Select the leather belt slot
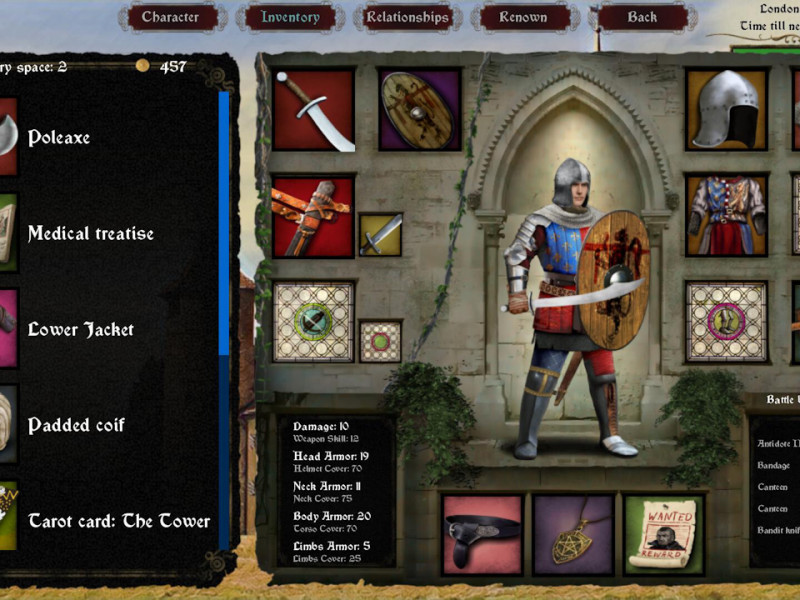 click(x=483, y=535)
